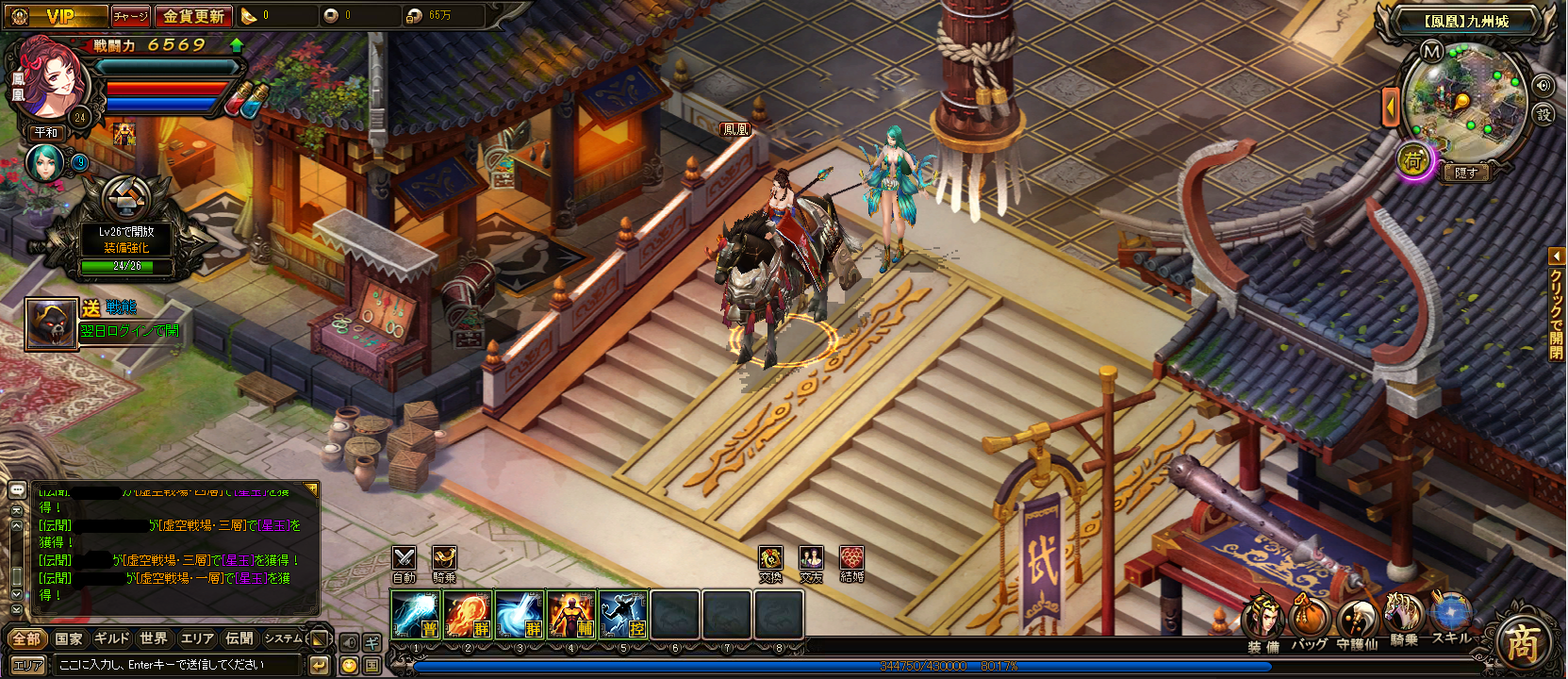Switch chat to the ギルド tab
Screen dimensions: 1568x679
point(111,638)
